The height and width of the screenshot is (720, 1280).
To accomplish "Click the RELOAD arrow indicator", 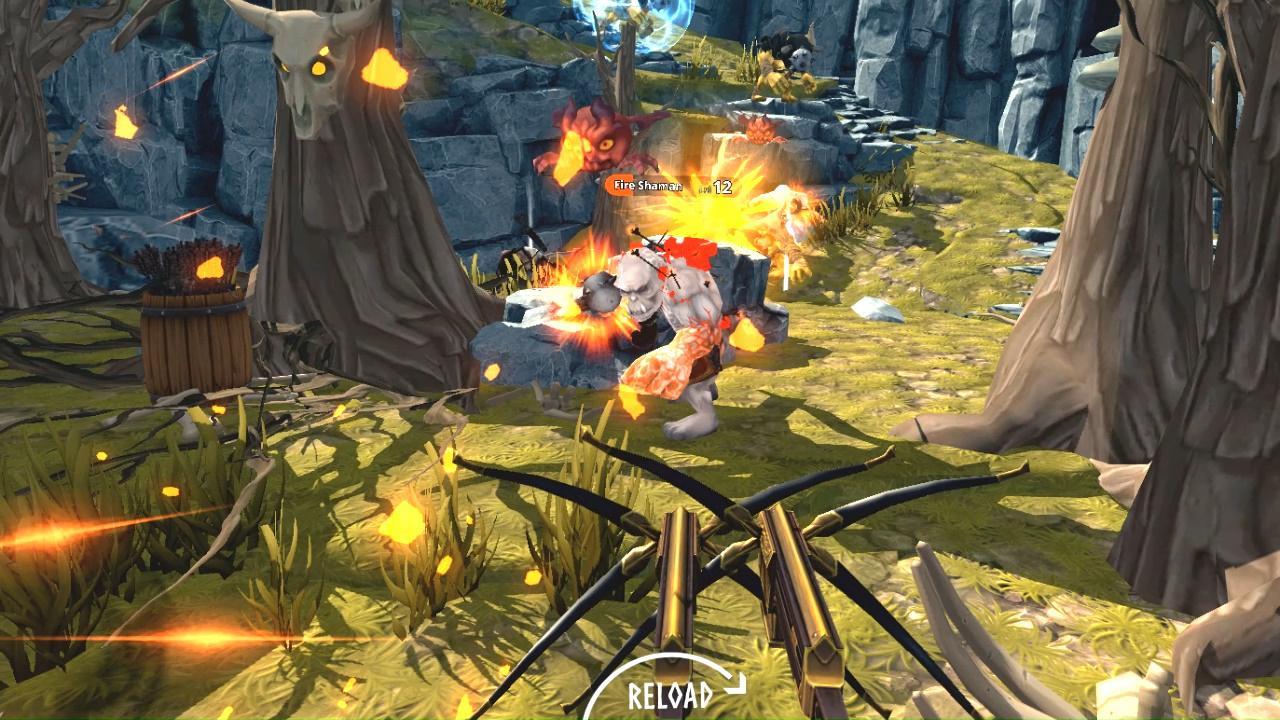I will 733,683.
